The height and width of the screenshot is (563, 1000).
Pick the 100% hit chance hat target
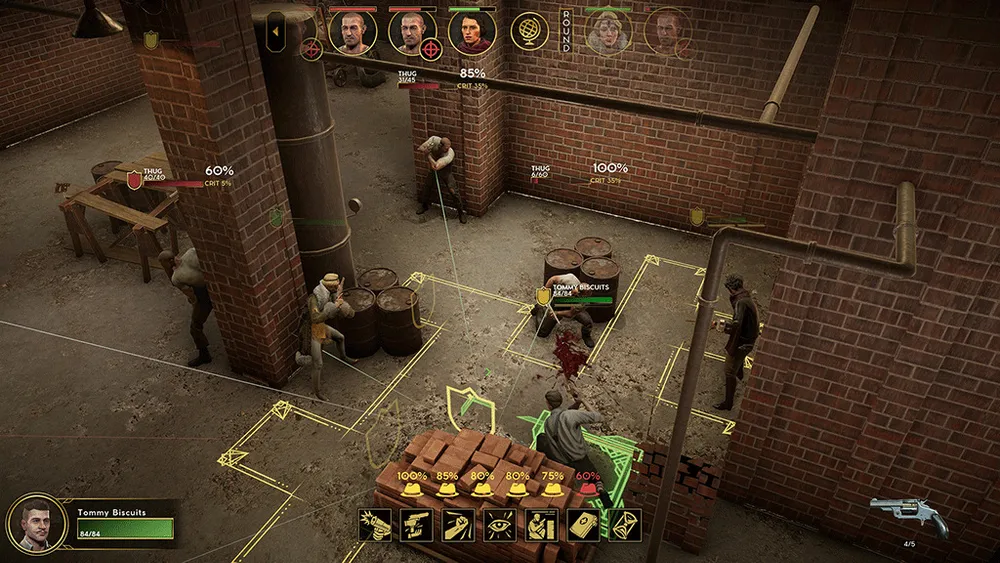[411, 489]
